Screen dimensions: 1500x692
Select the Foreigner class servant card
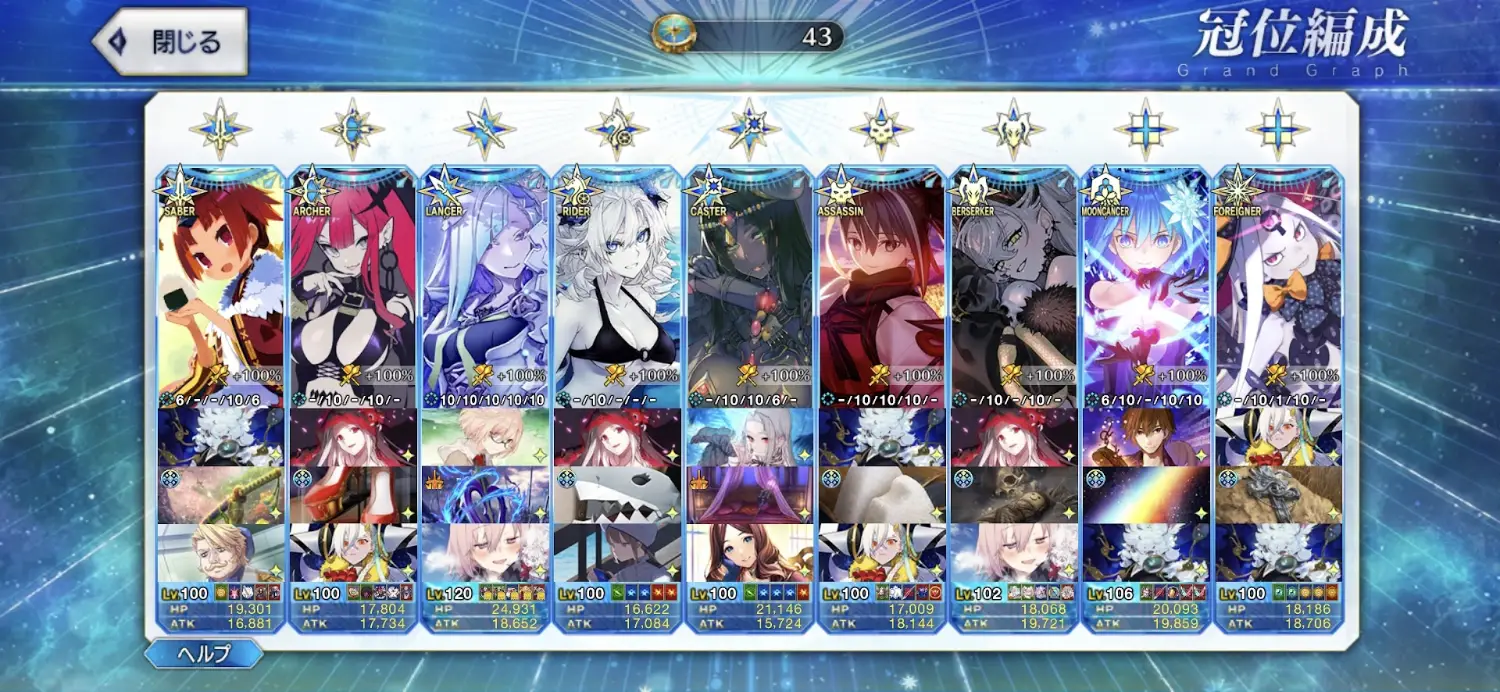[1277, 285]
